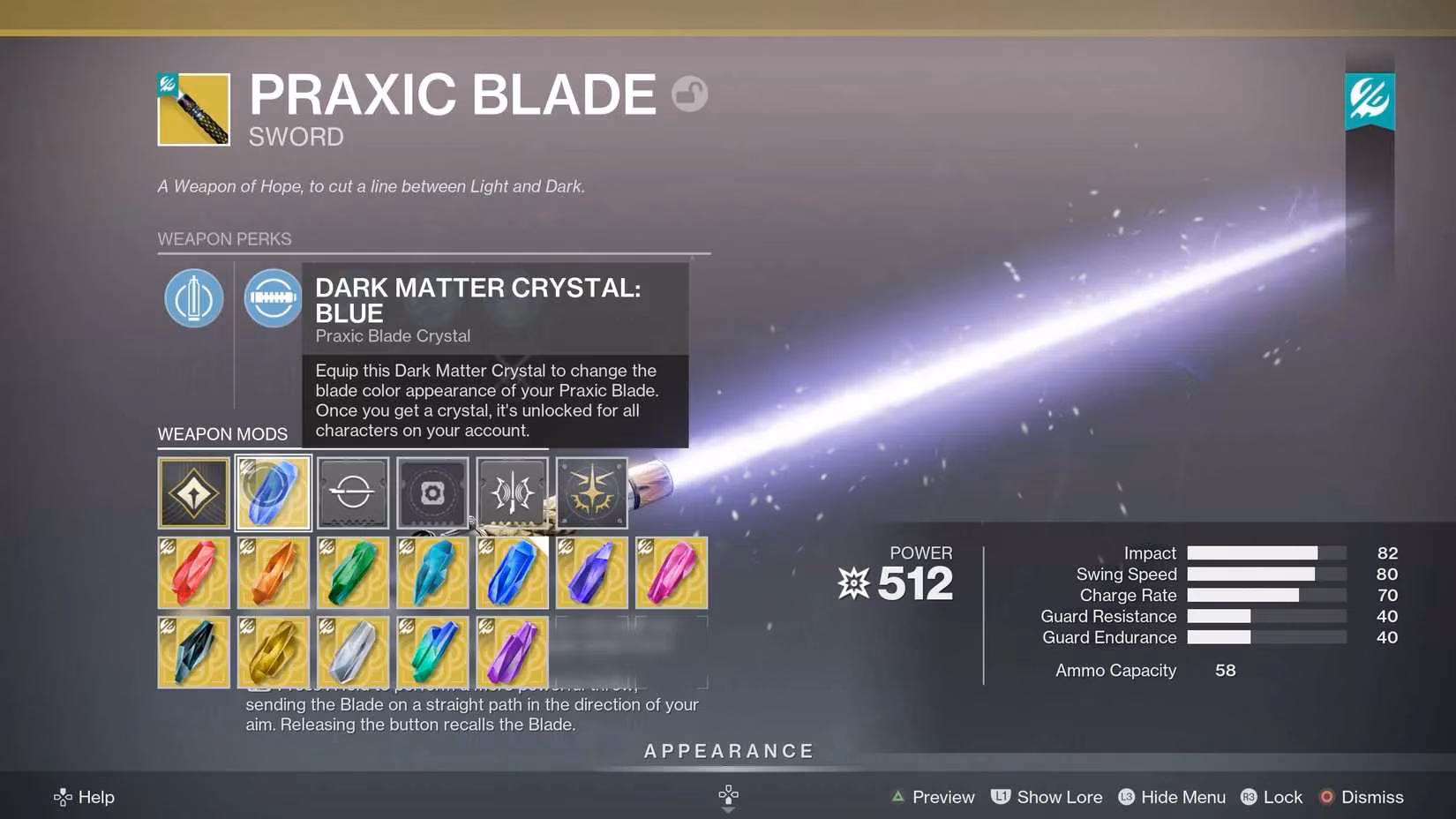
Task: Select the pink blade crystal
Action: coord(671,573)
